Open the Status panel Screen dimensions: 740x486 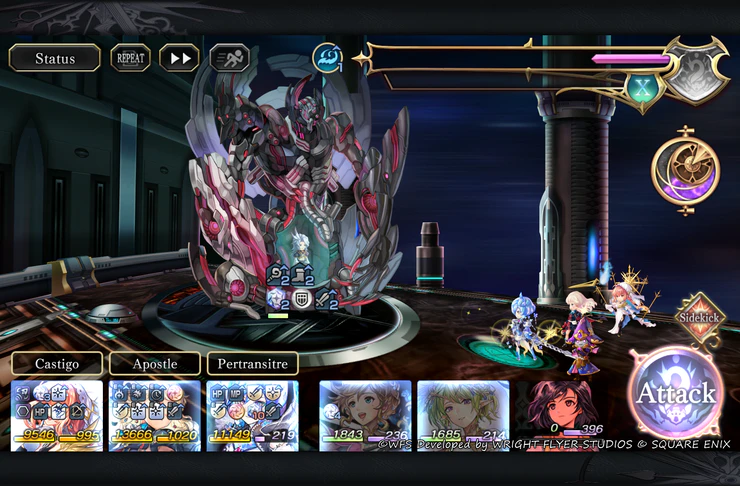pos(55,58)
